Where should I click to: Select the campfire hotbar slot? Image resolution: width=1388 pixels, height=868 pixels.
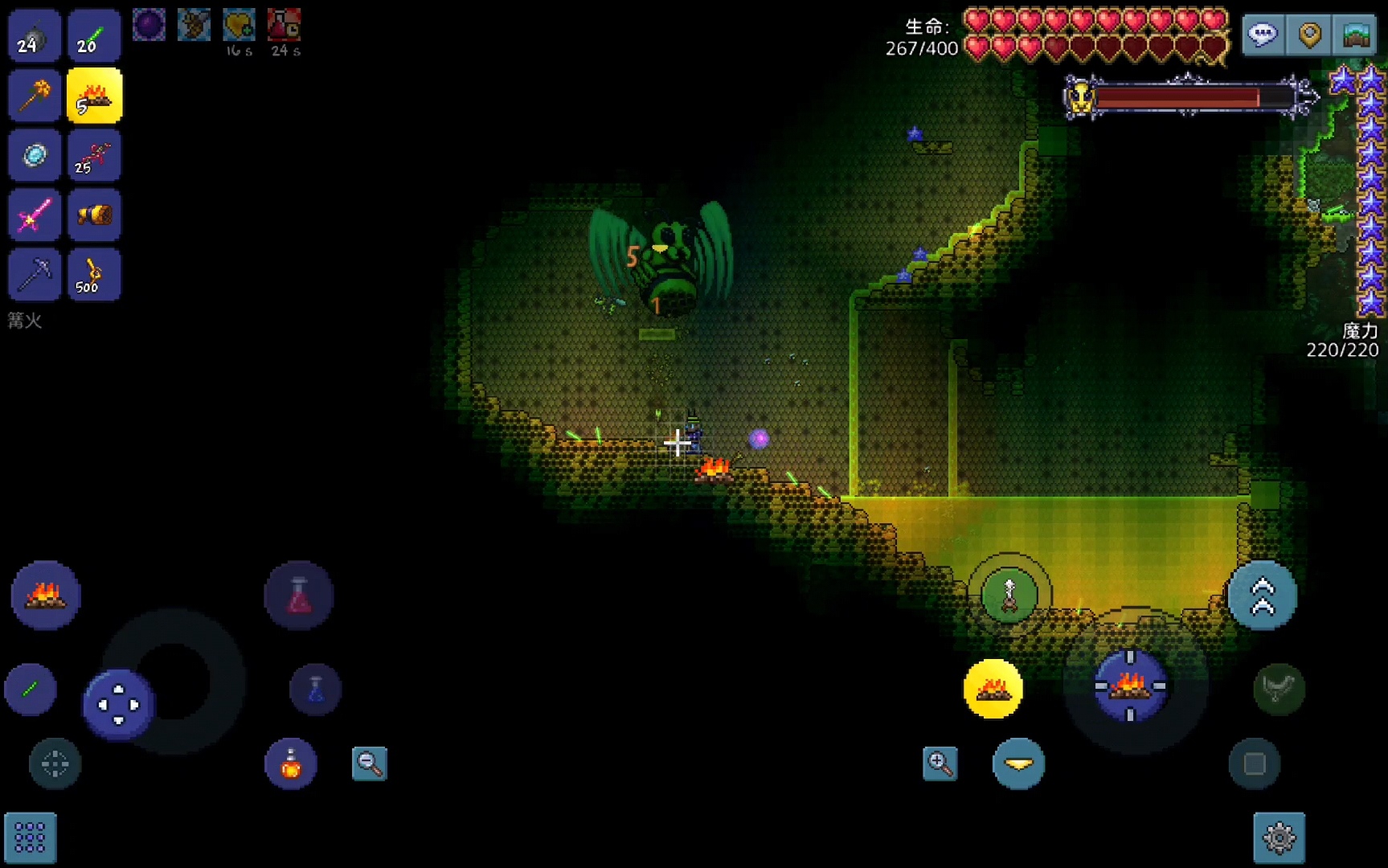(x=95, y=96)
